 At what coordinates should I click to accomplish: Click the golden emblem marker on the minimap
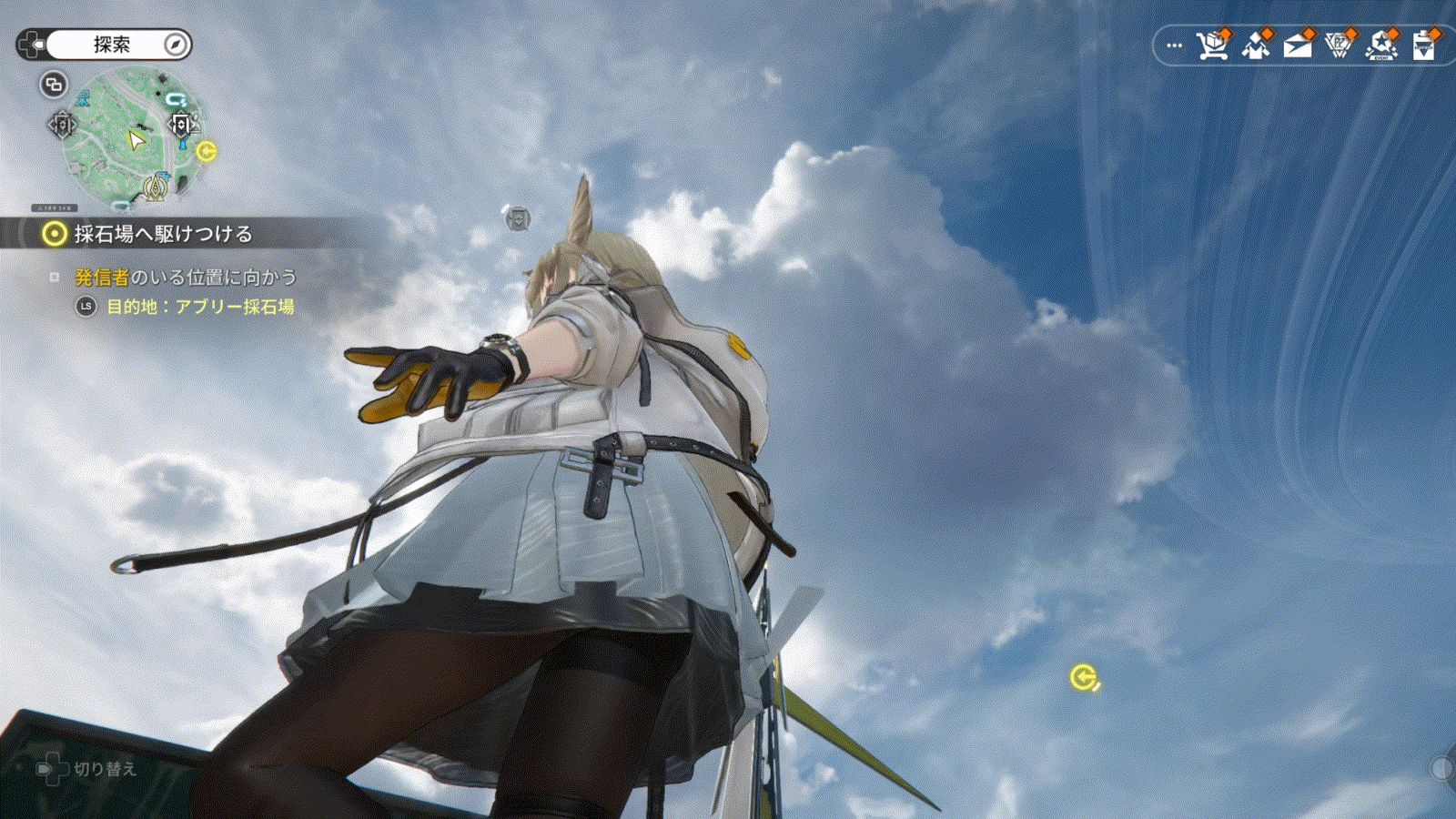[157, 188]
